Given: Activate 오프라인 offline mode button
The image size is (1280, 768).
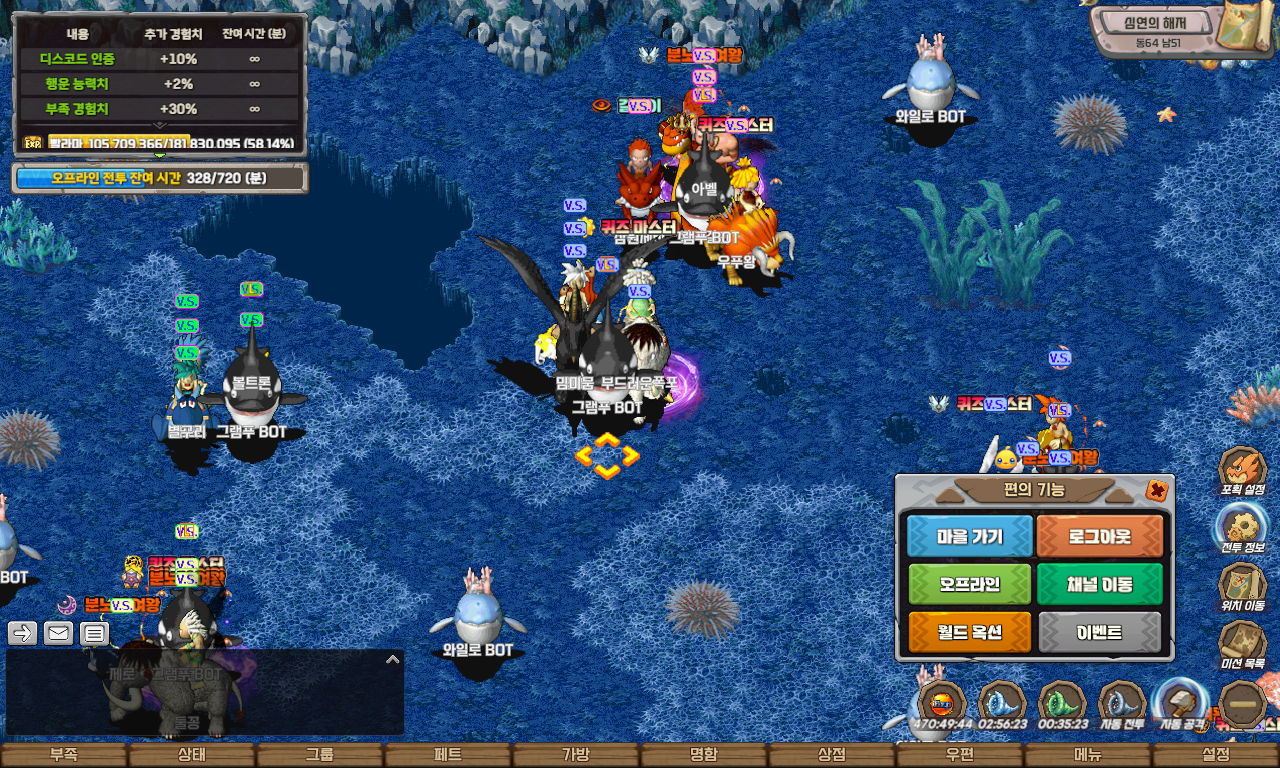Looking at the screenshot, I should [x=969, y=584].
